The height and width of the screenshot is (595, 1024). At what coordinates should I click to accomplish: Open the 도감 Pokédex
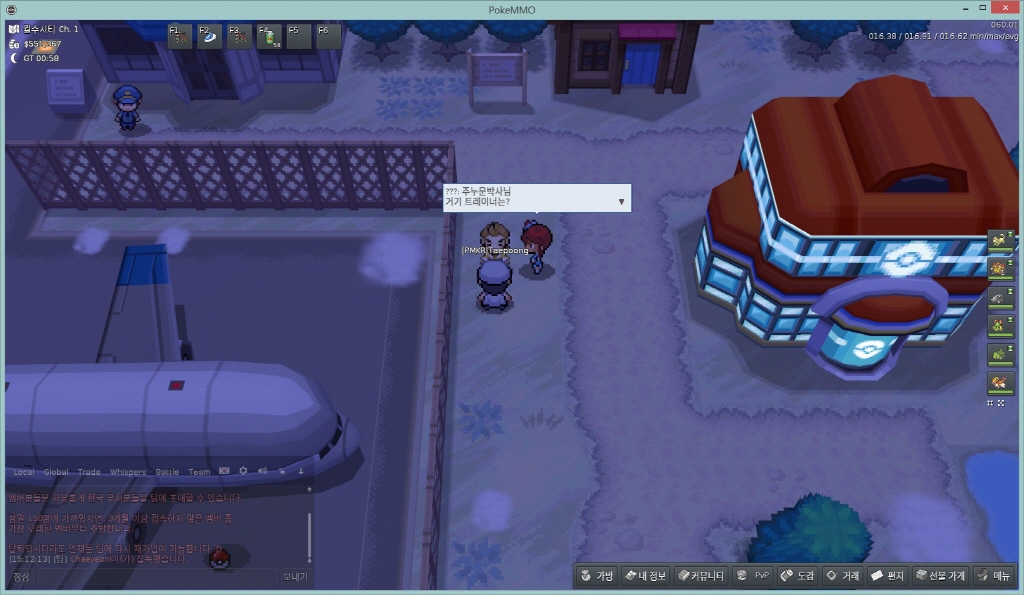(798, 576)
